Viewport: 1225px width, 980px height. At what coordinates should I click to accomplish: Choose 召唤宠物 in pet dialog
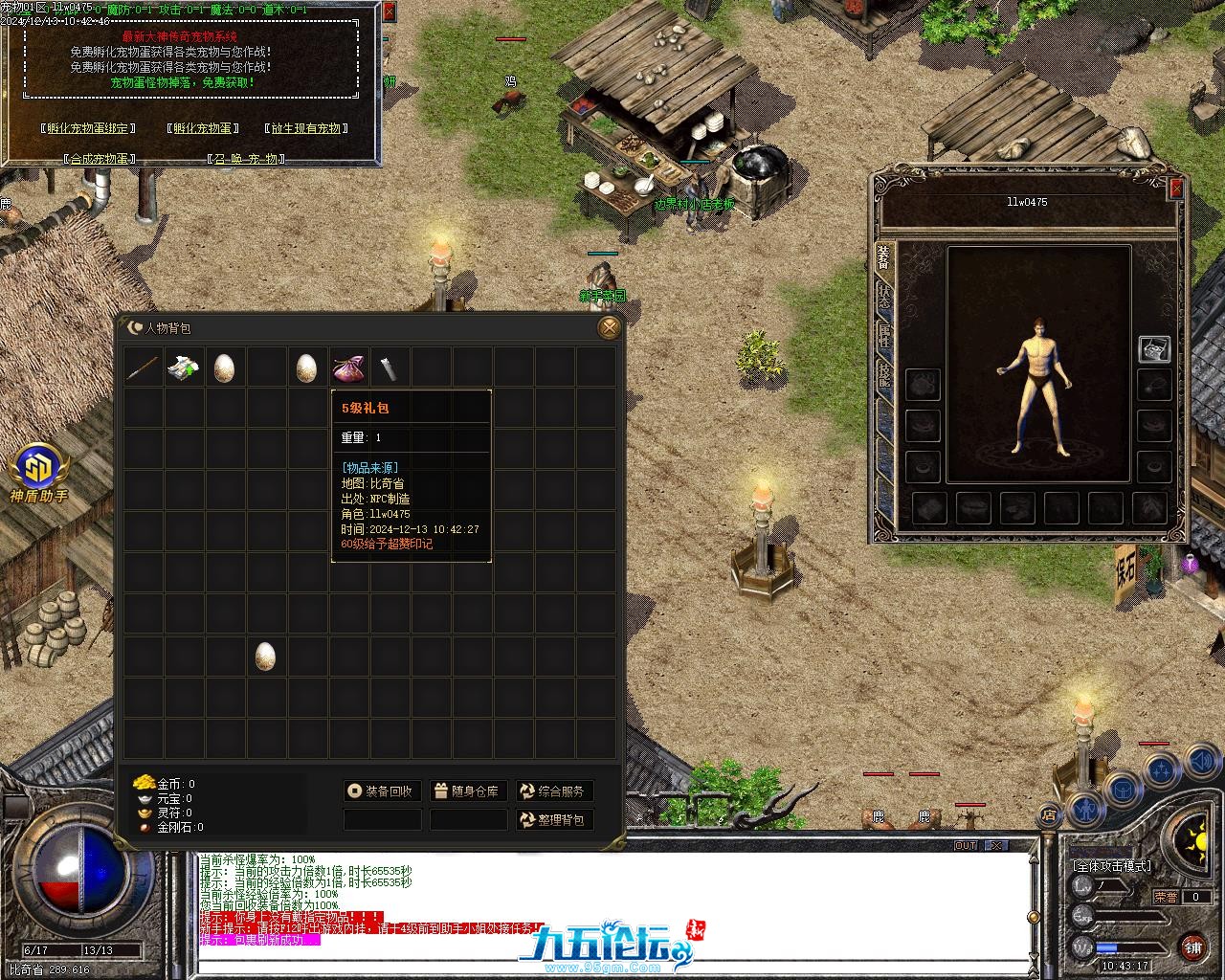tap(245, 159)
